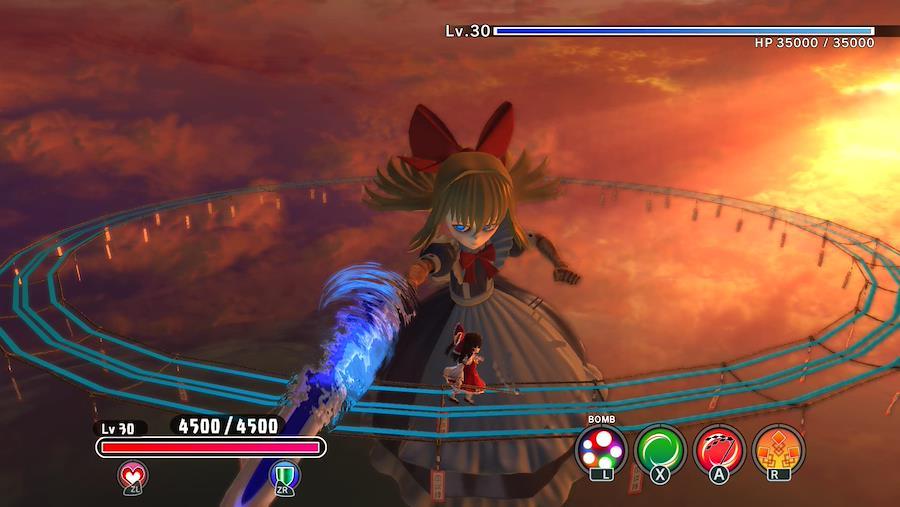Image resolution: width=900 pixels, height=507 pixels.
Task: Use the heart healing ability icon
Action: (133, 474)
